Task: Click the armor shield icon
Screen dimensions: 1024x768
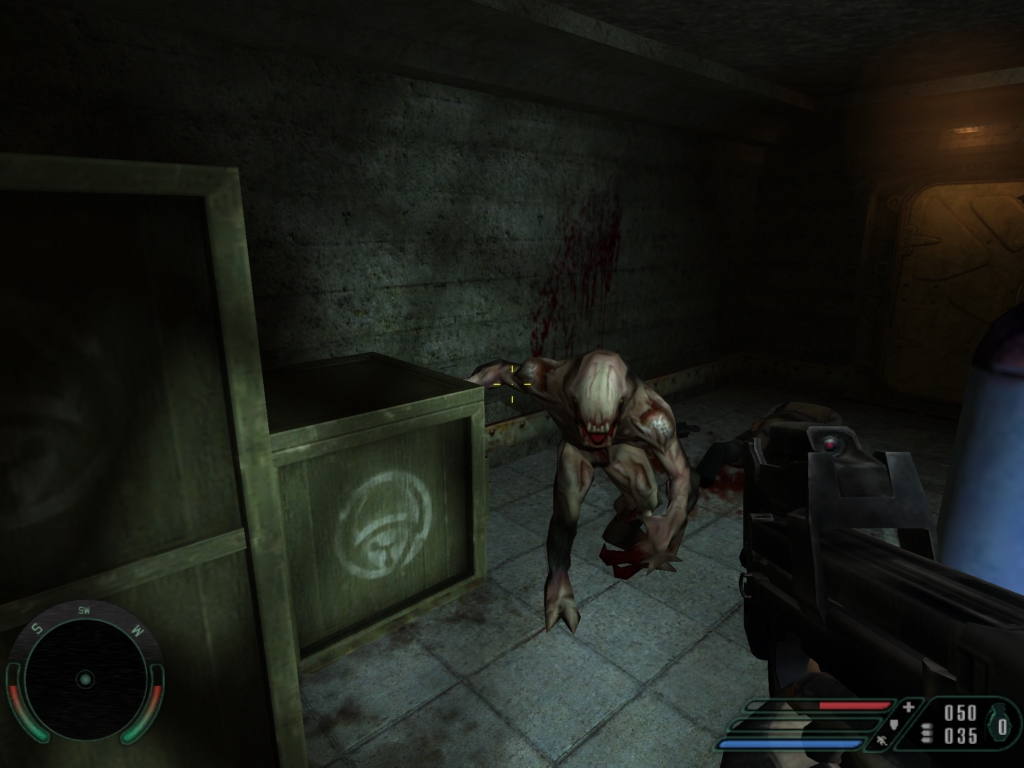Action: pos(895,724)
